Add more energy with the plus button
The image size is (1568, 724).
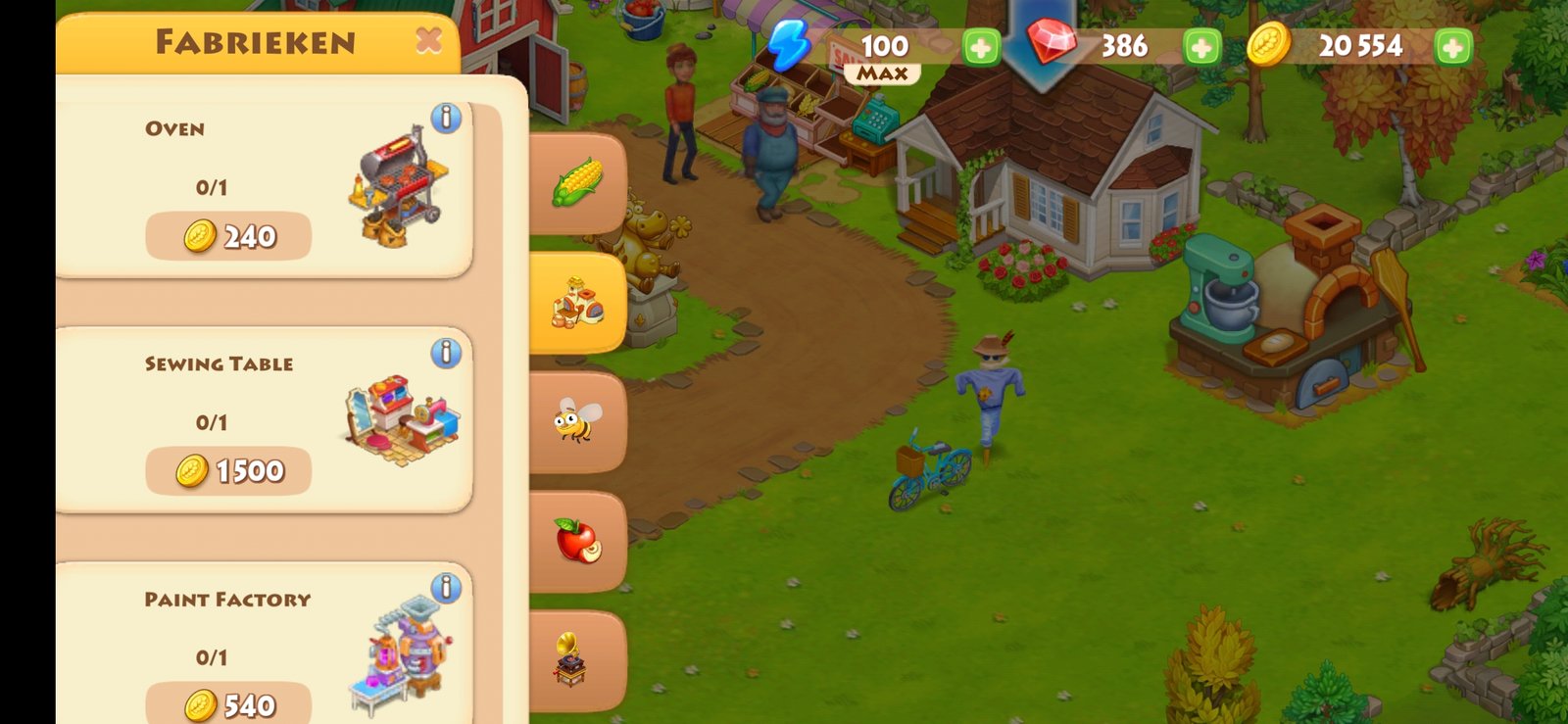(x=981, y=47)
